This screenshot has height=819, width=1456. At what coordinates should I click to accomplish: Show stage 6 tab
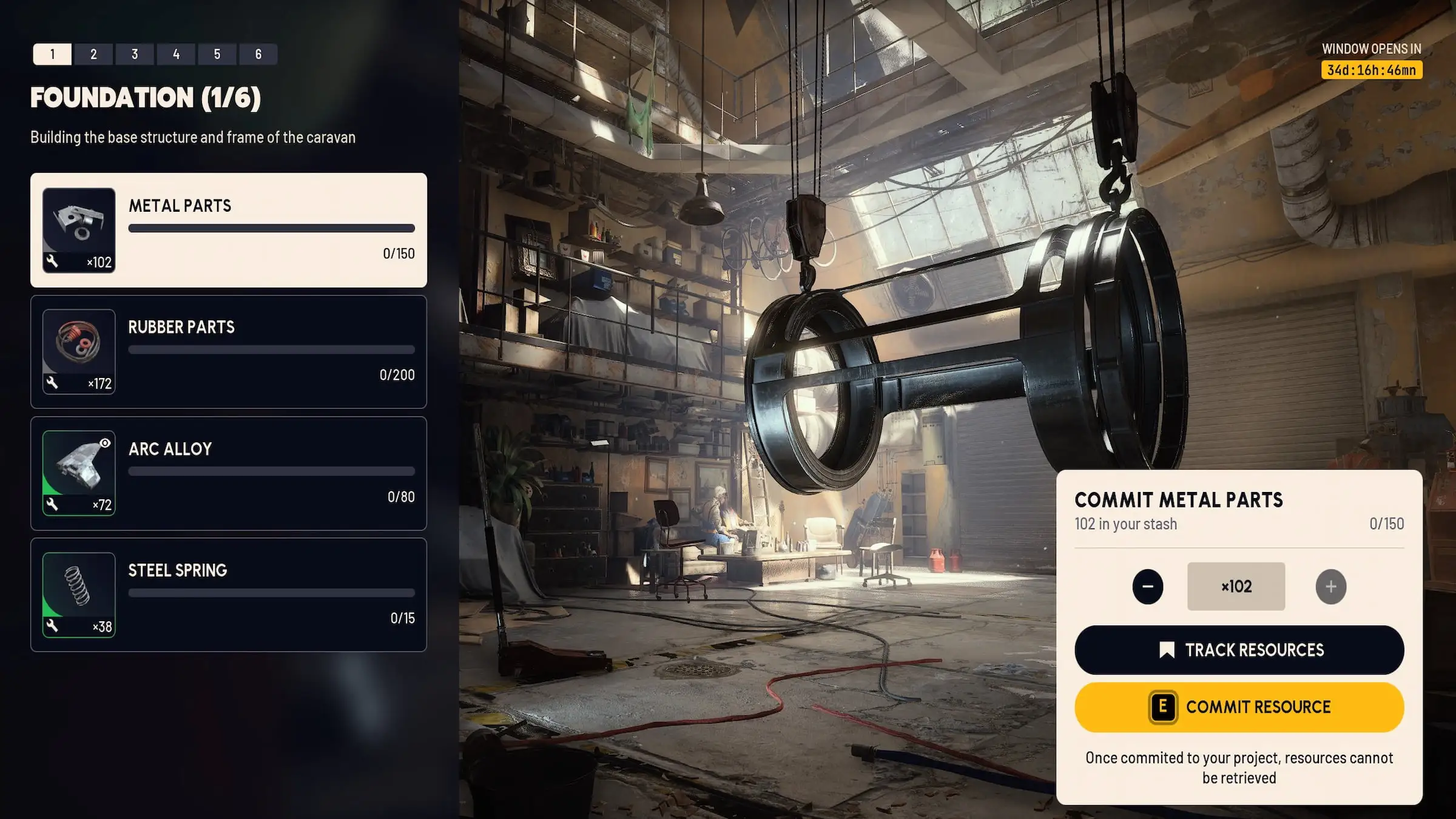pyautogui.click(x=258, y=54)
